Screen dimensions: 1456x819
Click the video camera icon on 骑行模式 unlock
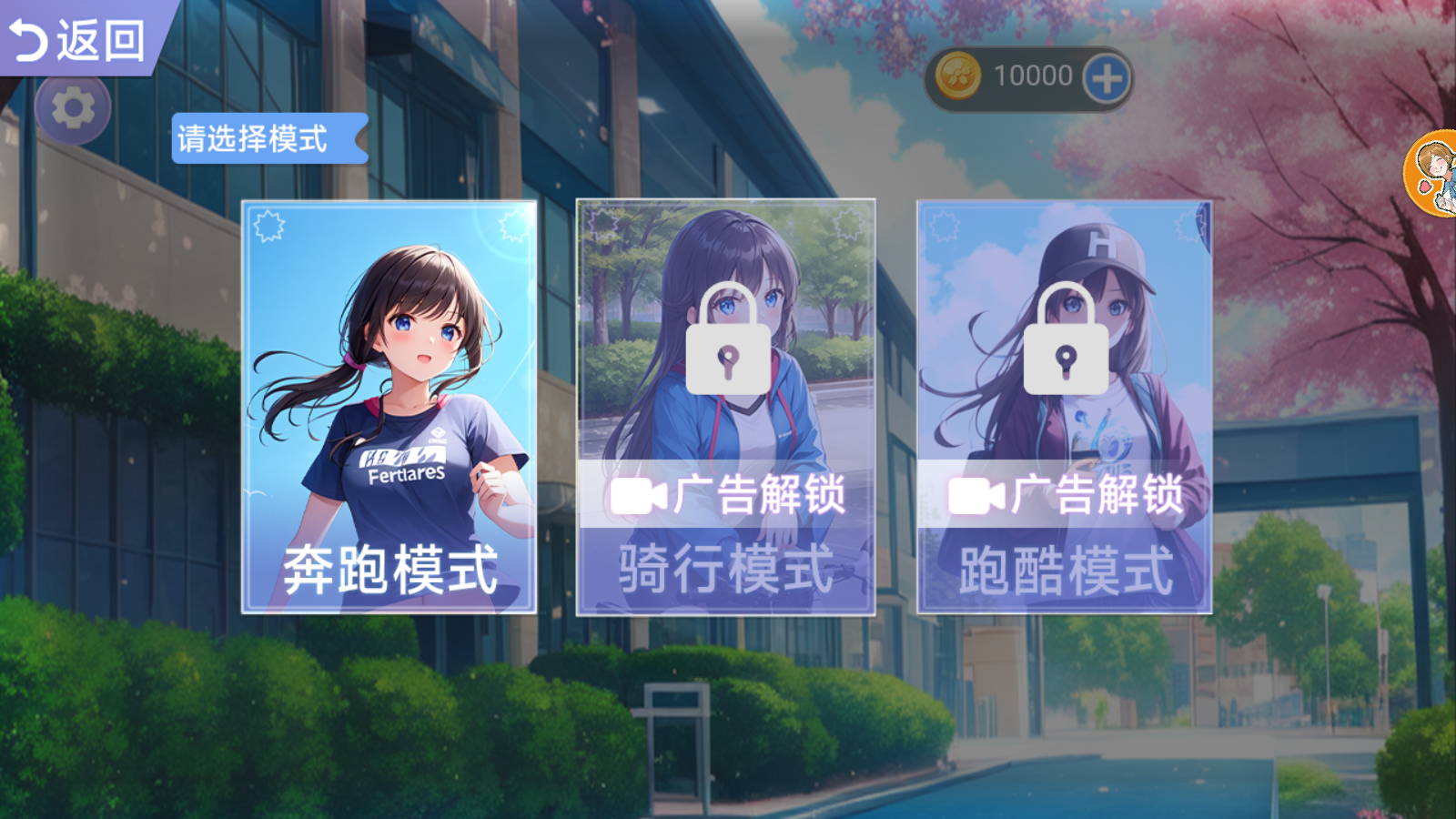638,496
